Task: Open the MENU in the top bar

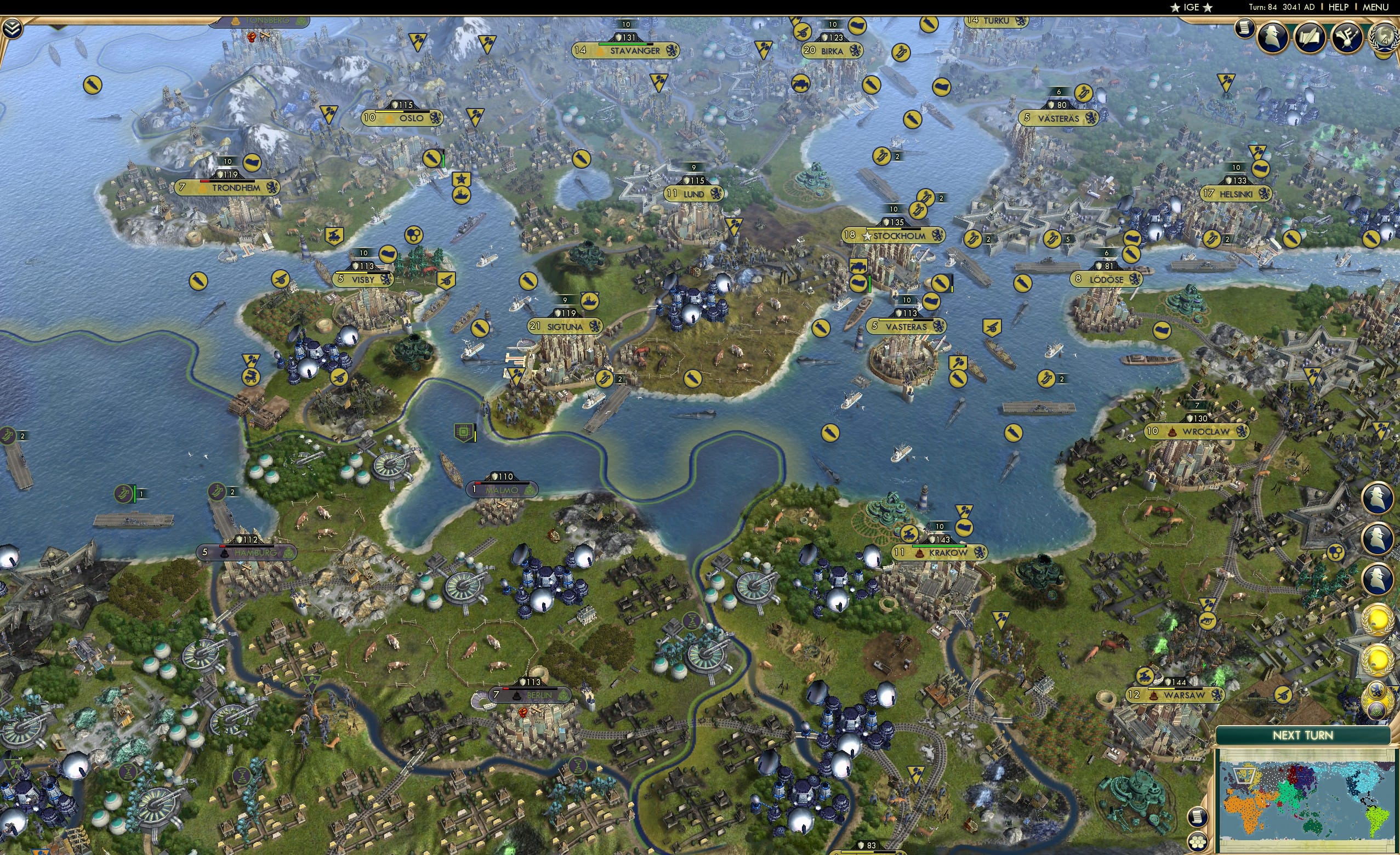Action: (x=1375, y=7)
